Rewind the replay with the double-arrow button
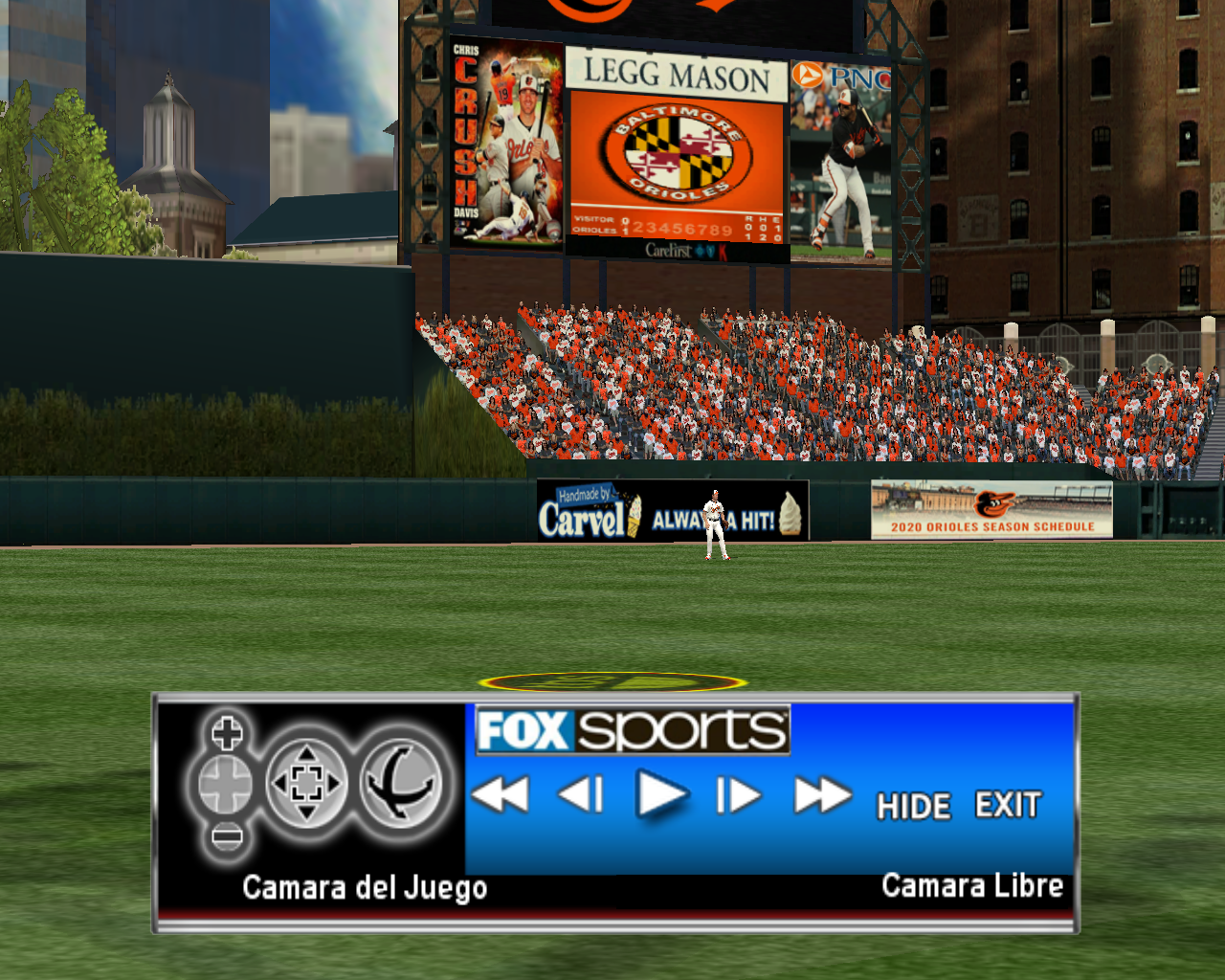 [x=500, y=794]
